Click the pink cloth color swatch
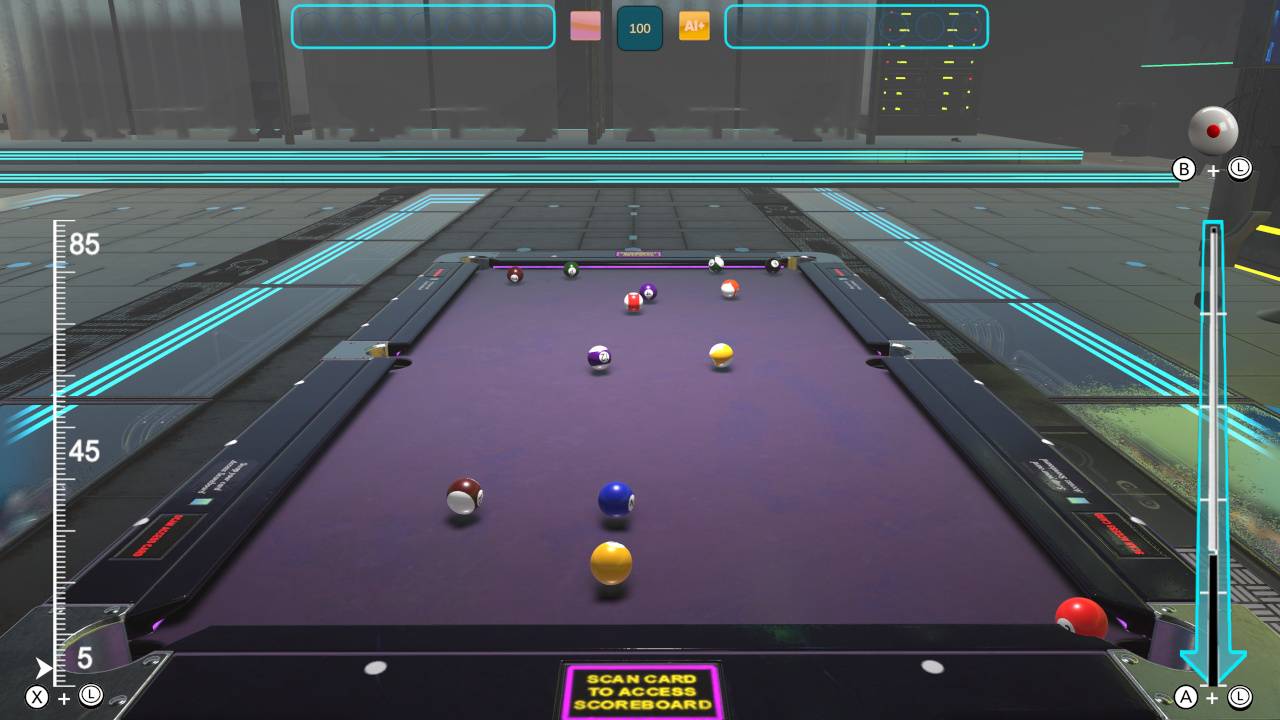This screenshot has width=1280, height=720. 586,27
